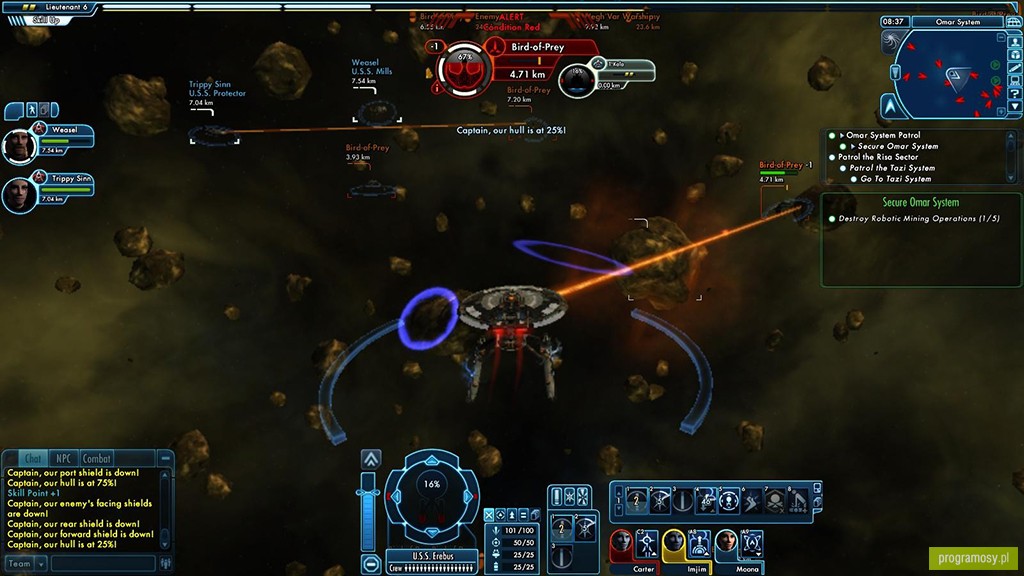Click the full-stop minus button below throttle
Screen dimensions: 1024x576
[x=371, y=563]
